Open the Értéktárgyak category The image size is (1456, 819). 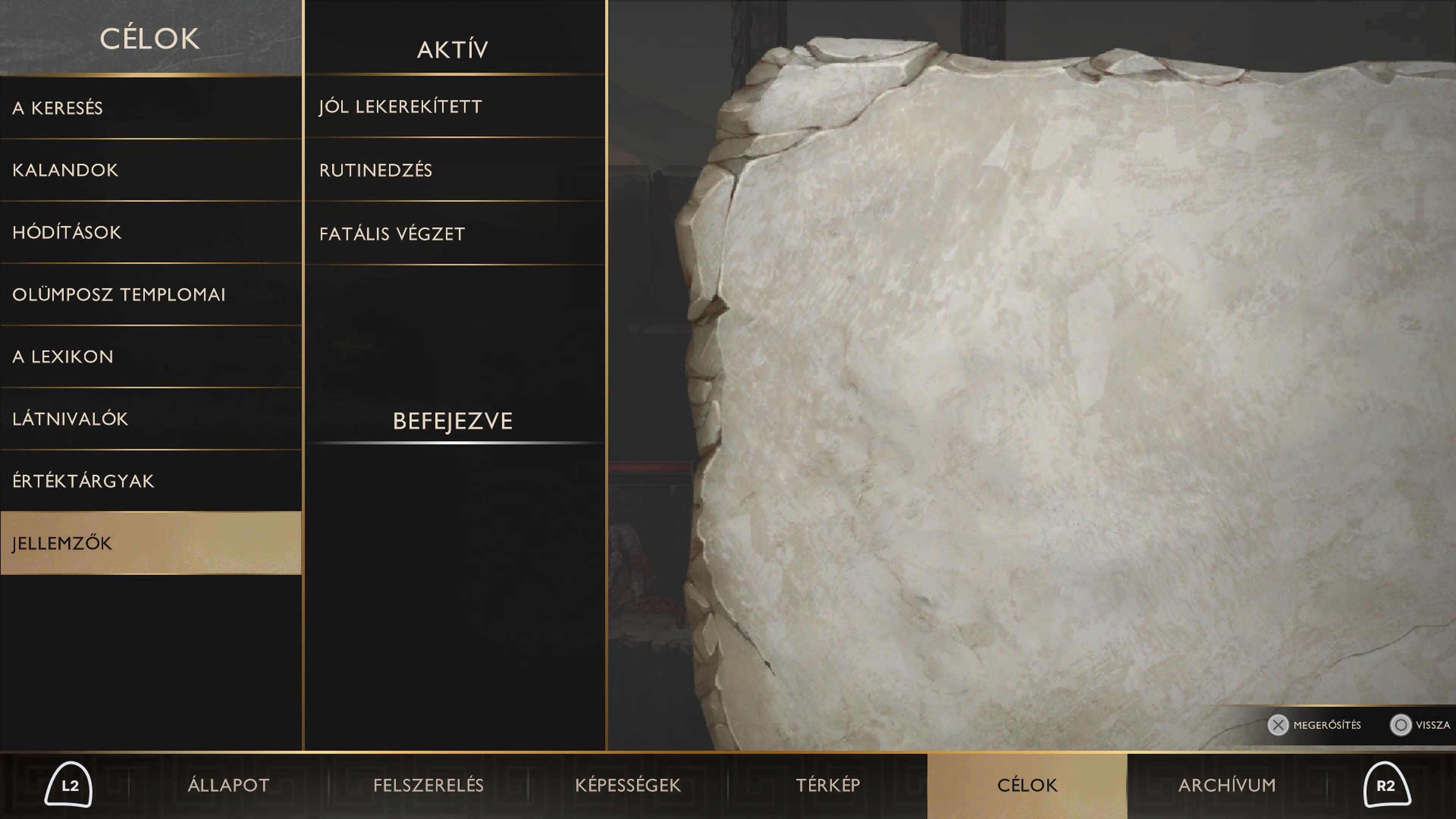[151, 480]
